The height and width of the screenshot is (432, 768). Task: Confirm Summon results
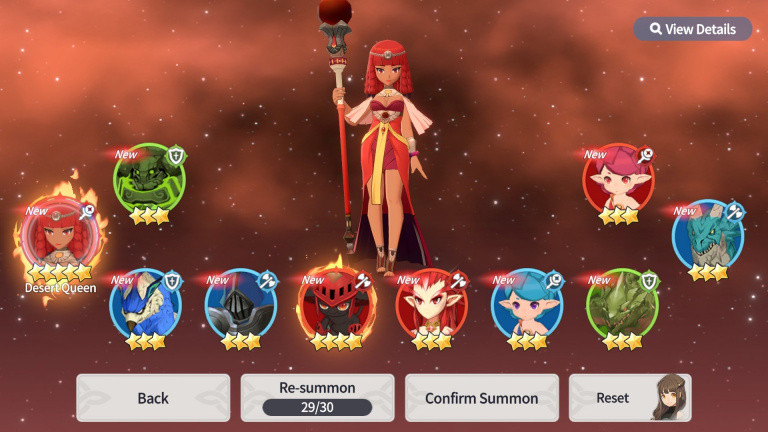(481, 398)
